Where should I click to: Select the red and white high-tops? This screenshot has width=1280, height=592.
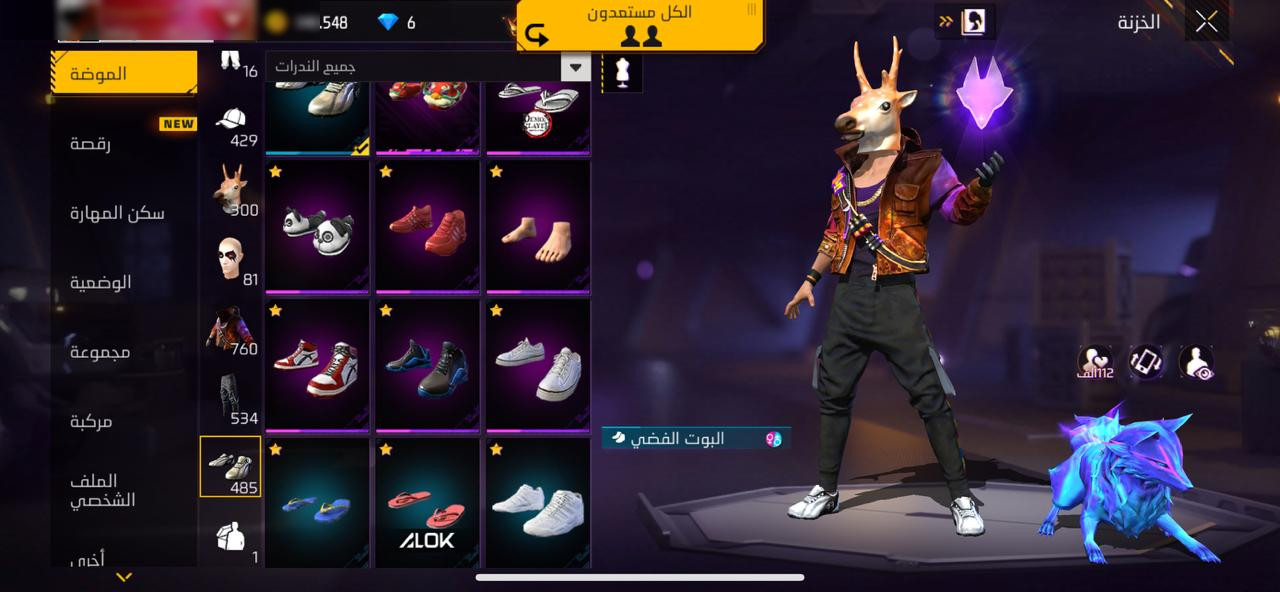click(x=317, y=365)
